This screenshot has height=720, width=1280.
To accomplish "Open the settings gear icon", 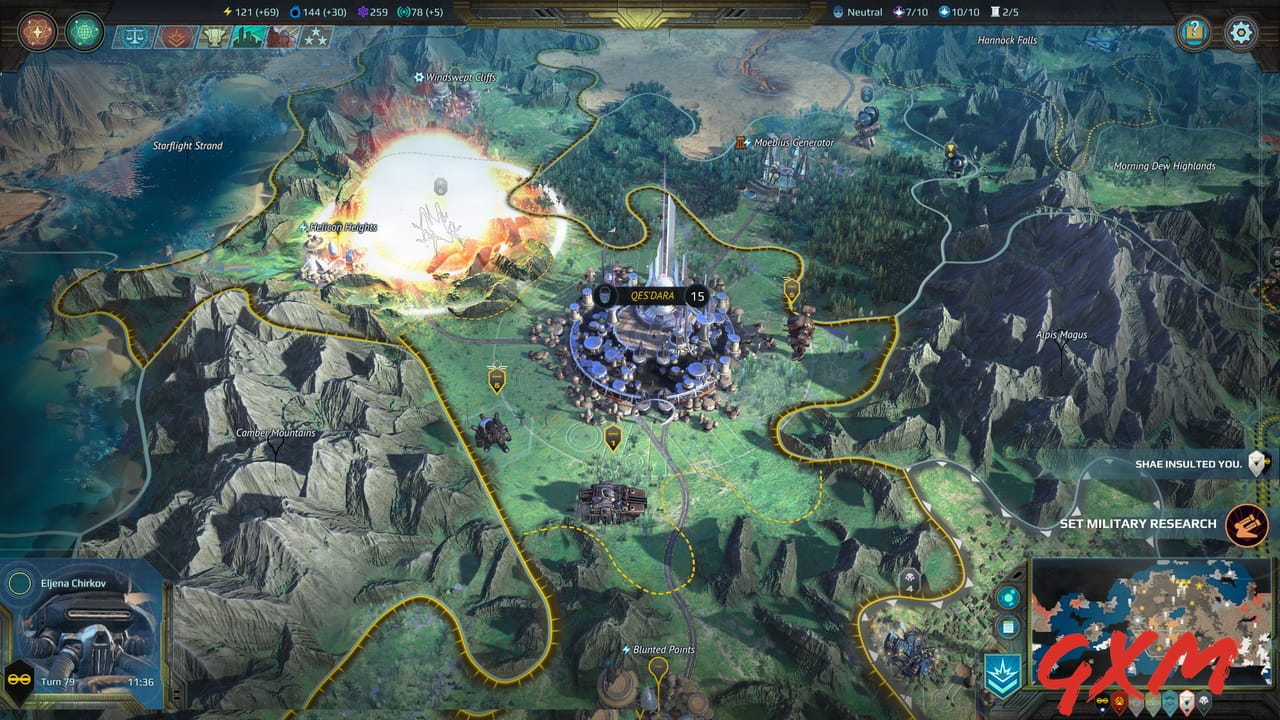I will tap(1238, 31).
